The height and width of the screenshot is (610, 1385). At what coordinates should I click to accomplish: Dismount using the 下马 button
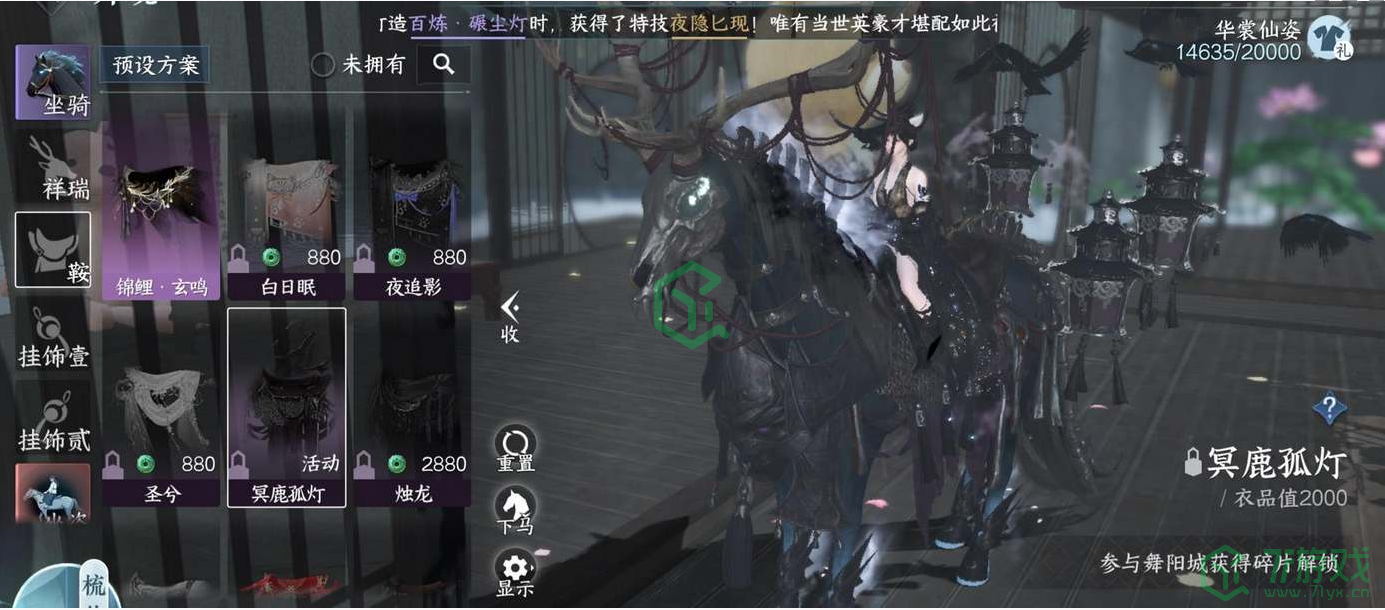click(515, 509)
